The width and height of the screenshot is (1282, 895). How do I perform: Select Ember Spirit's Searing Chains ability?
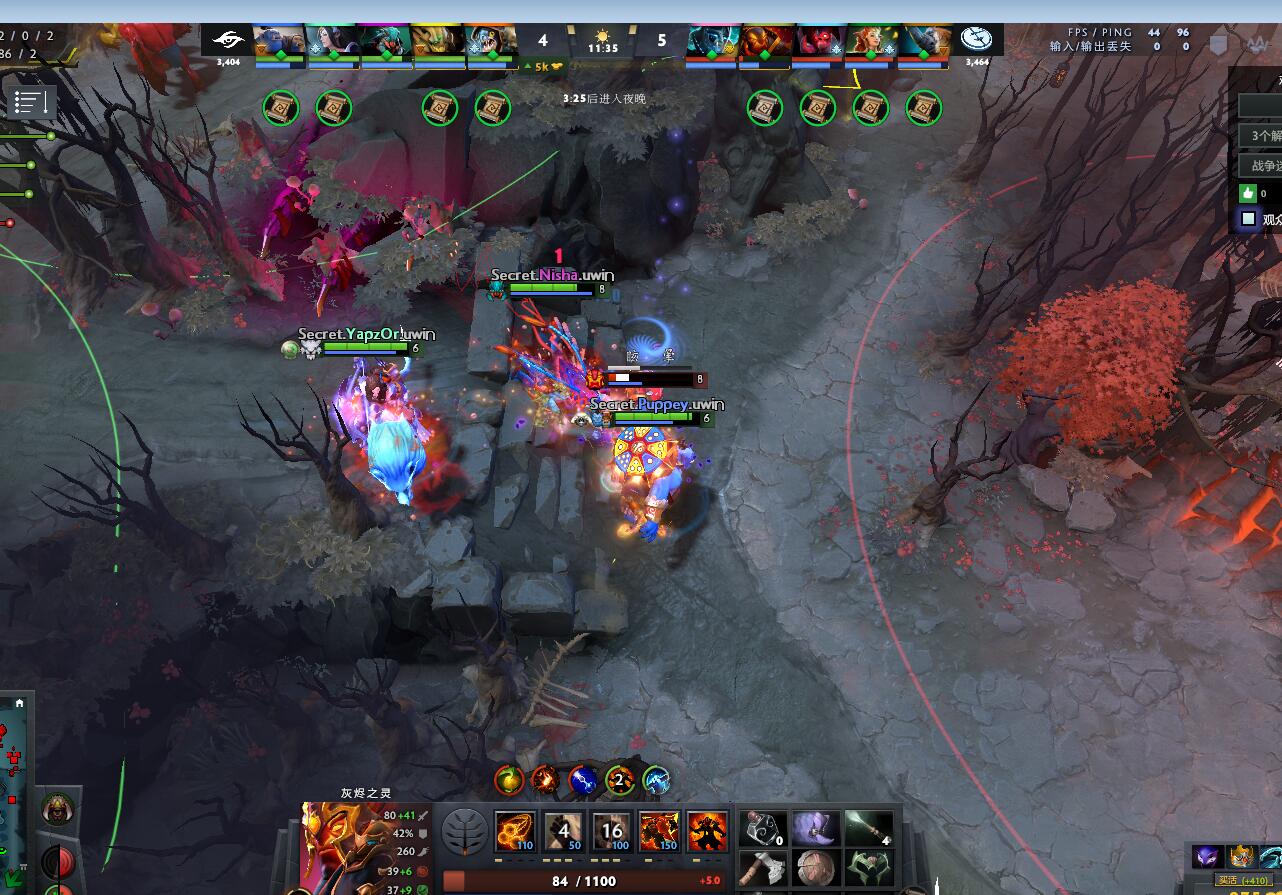[514, 831]
